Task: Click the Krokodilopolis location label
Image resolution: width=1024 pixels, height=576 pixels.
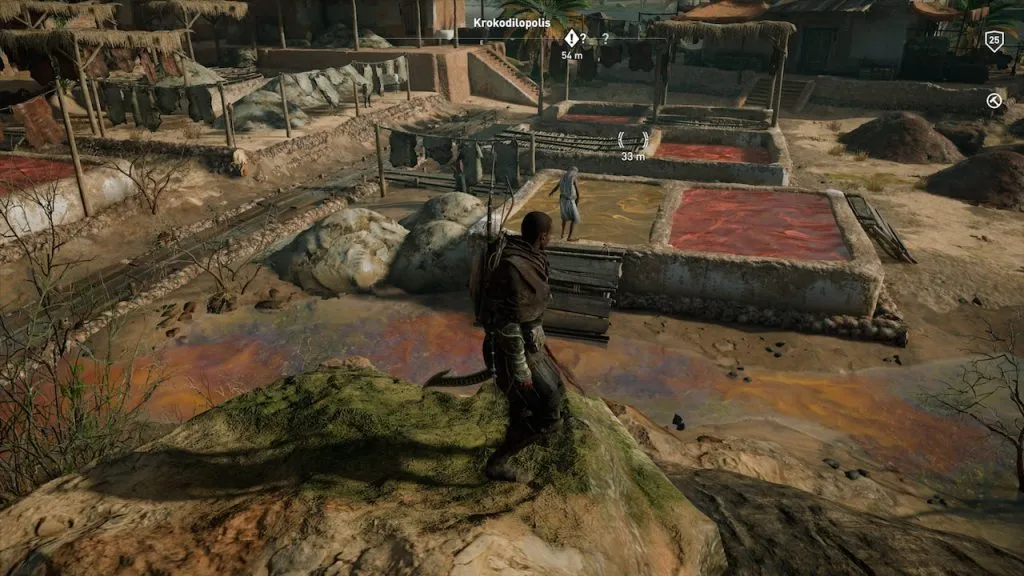Action: pyautogui.click(x=512, y=22)
